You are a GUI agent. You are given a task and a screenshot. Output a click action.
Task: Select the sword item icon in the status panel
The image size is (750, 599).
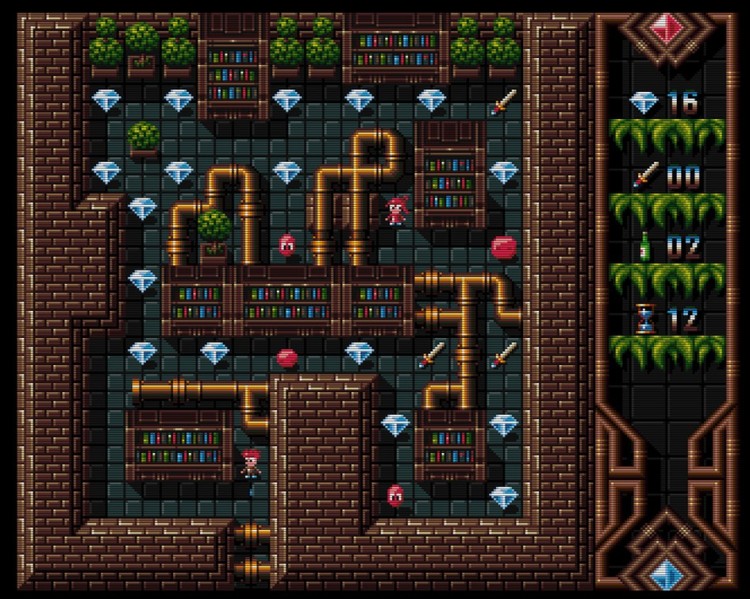[x=643, y=176]
